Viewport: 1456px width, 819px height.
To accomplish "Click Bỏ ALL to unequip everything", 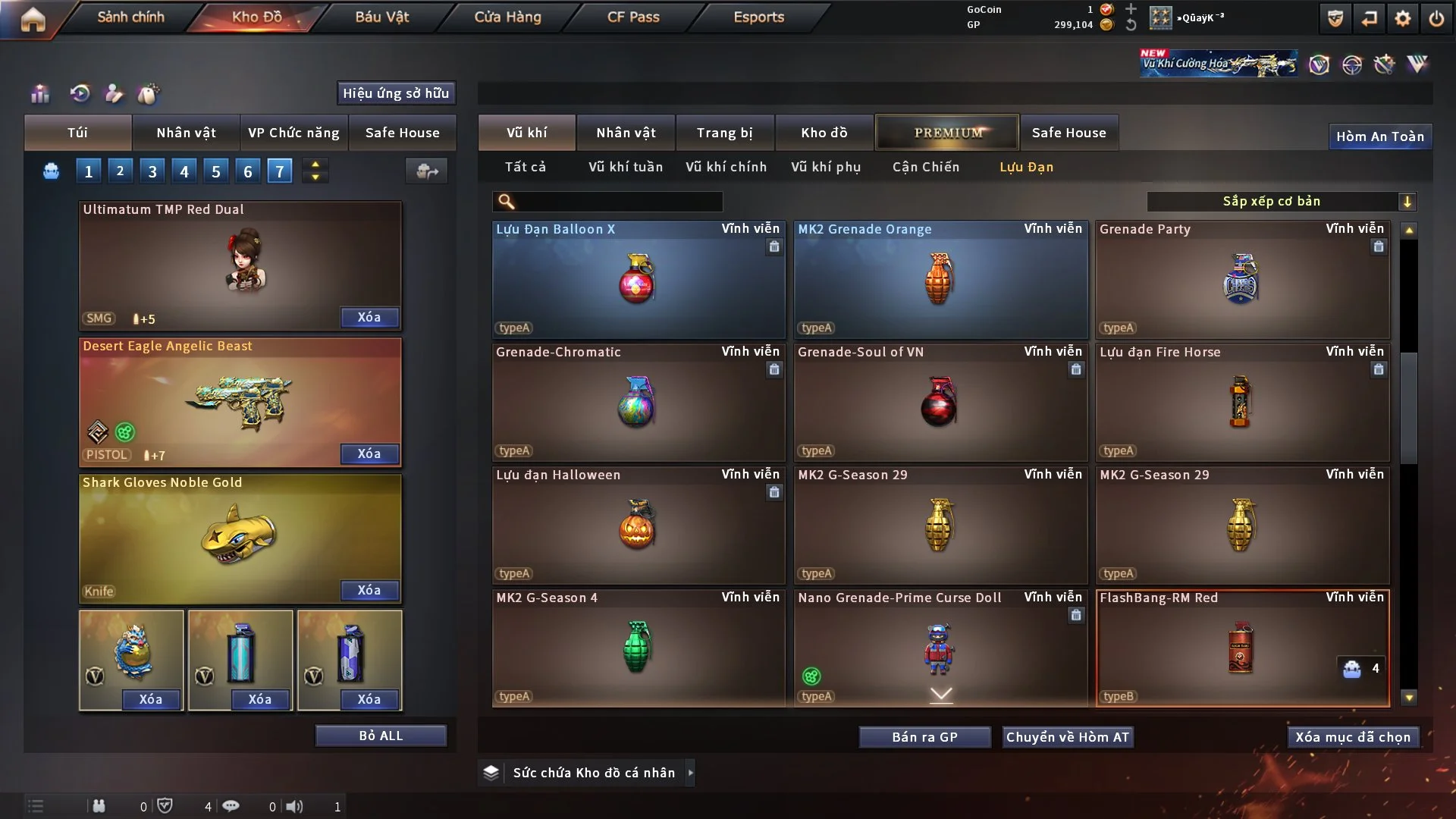I will (x=381, y=736).
